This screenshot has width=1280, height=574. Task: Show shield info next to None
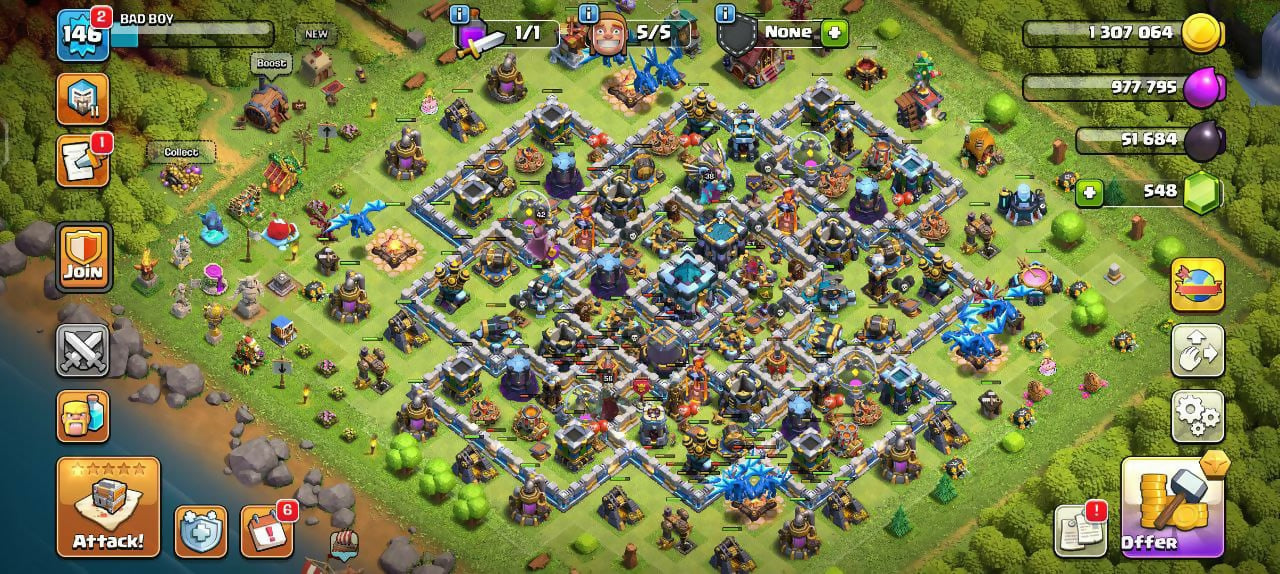726,14
